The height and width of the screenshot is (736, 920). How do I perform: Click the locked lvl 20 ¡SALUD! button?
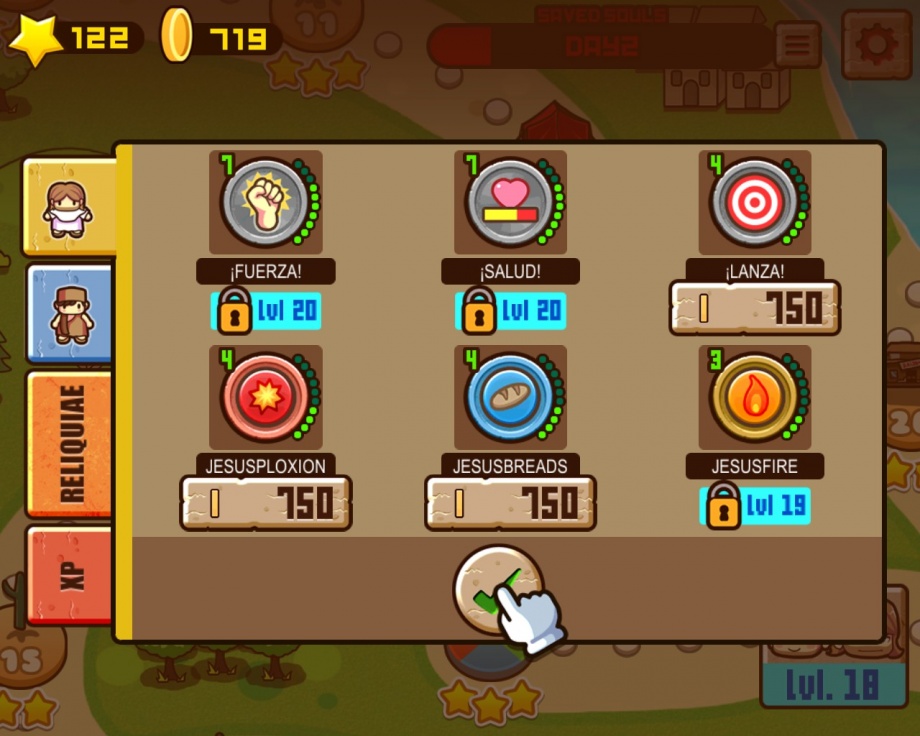click(x=510, y=311)
